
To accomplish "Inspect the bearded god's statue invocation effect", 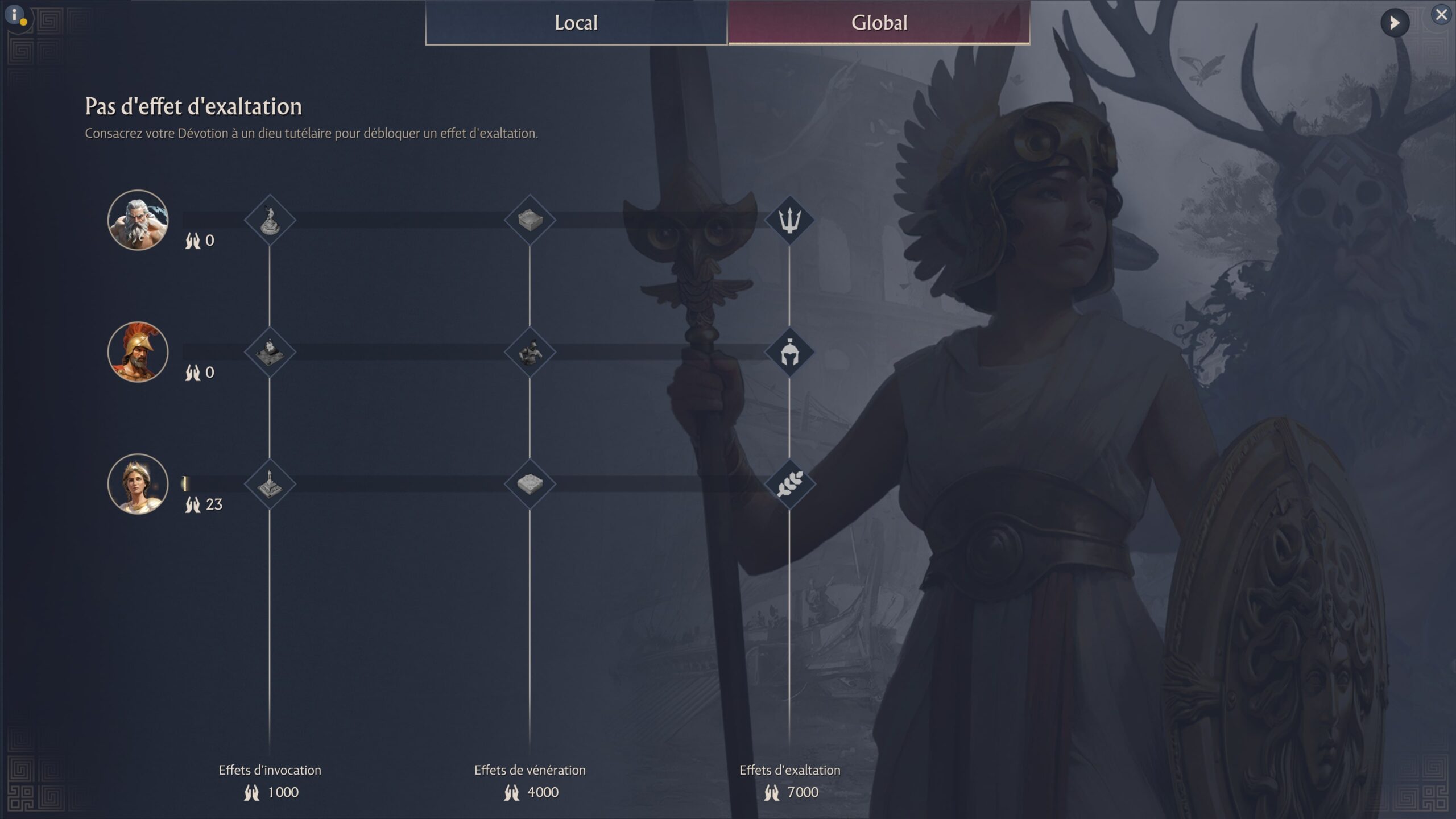I will (270, 220).
